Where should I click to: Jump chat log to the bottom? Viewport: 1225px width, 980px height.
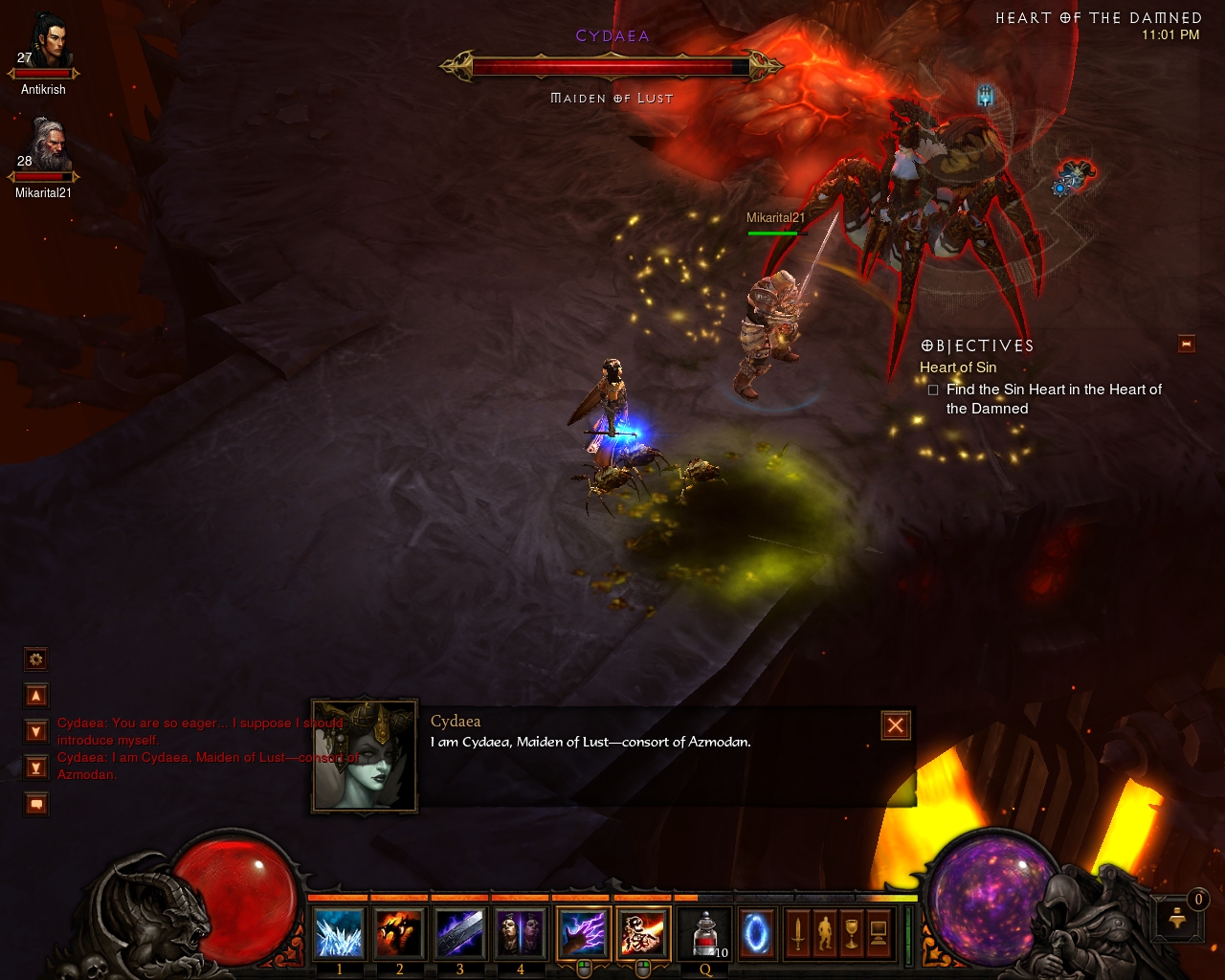pos(36,768)
